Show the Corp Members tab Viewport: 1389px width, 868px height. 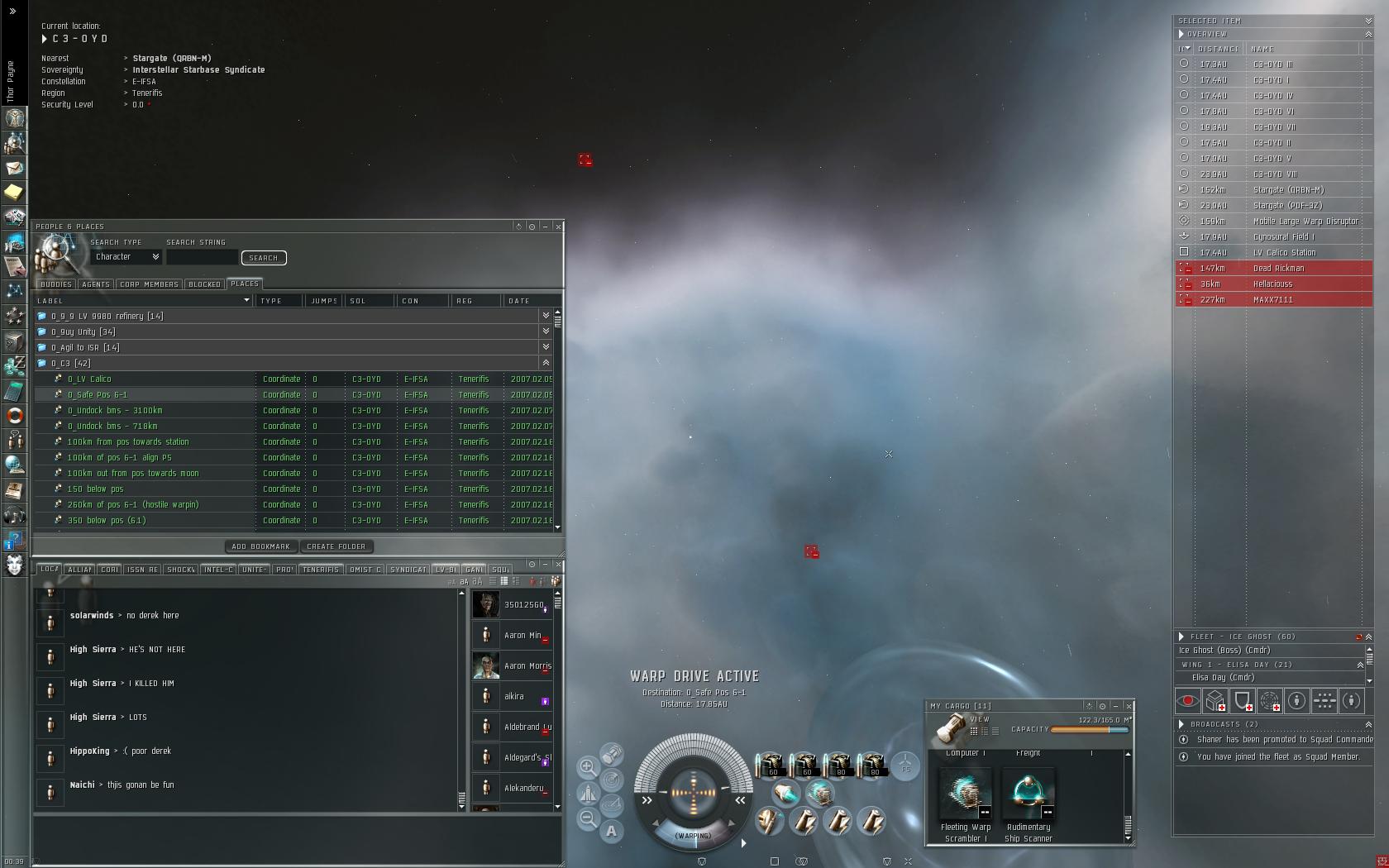[149, 284]
